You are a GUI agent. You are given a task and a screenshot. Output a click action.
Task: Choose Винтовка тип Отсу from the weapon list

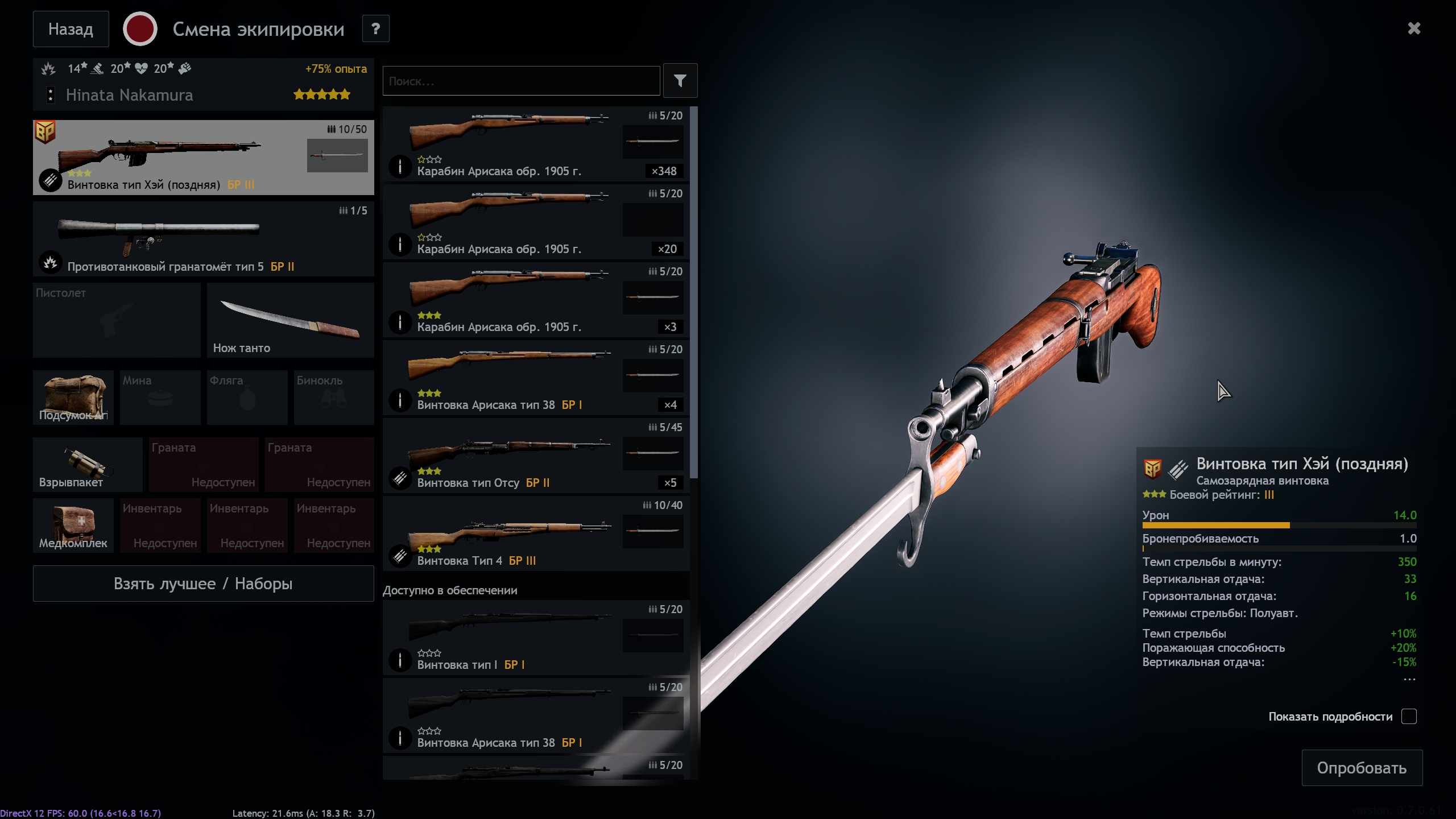pyautogui.click(x=535, y=456)
